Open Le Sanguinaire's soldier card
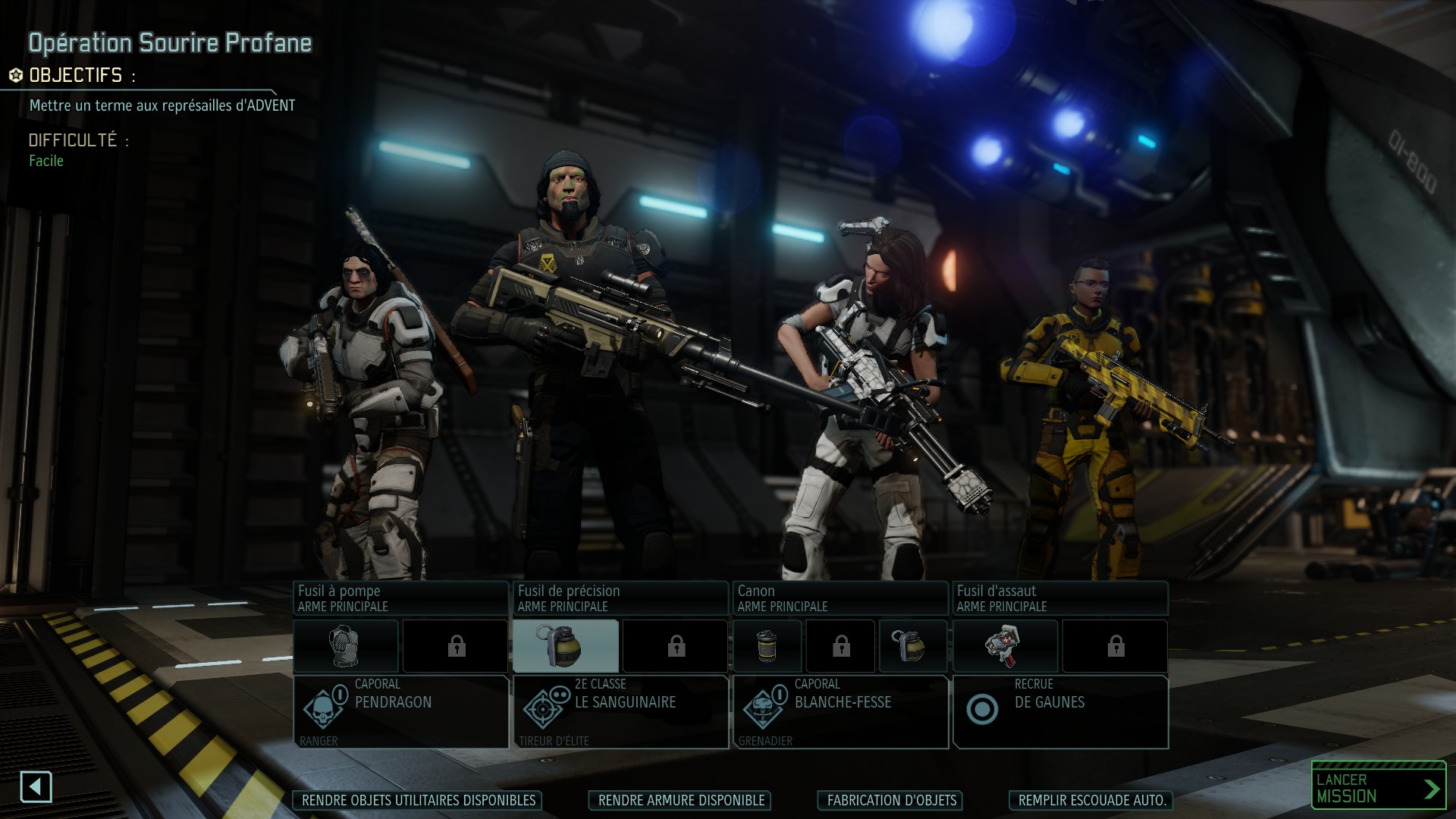 pyautogui.click(x=620, y=711)
